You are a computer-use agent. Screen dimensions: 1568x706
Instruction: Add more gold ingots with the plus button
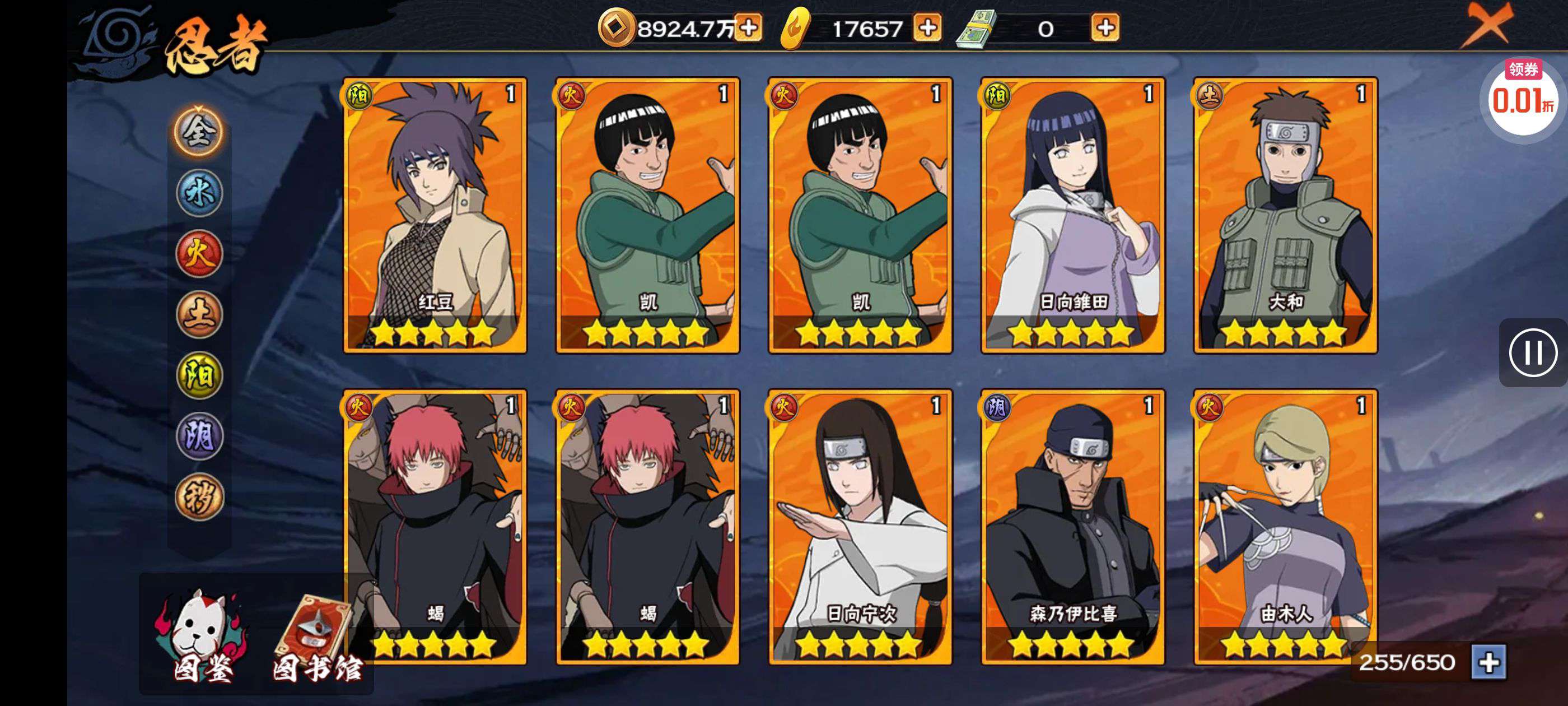click(x=927, y=28)
